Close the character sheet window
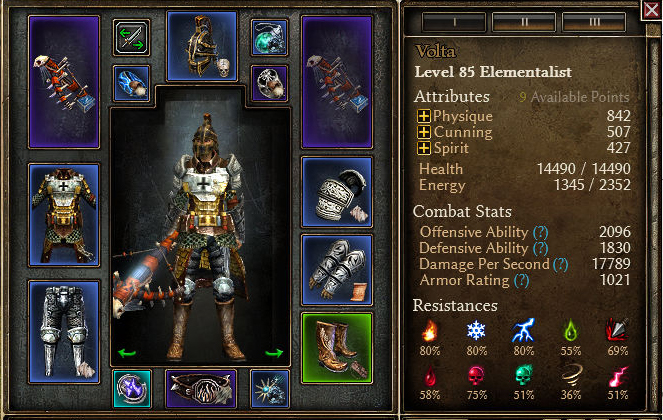The height and width of the screenshot is (420, 663). click(651, 12)
